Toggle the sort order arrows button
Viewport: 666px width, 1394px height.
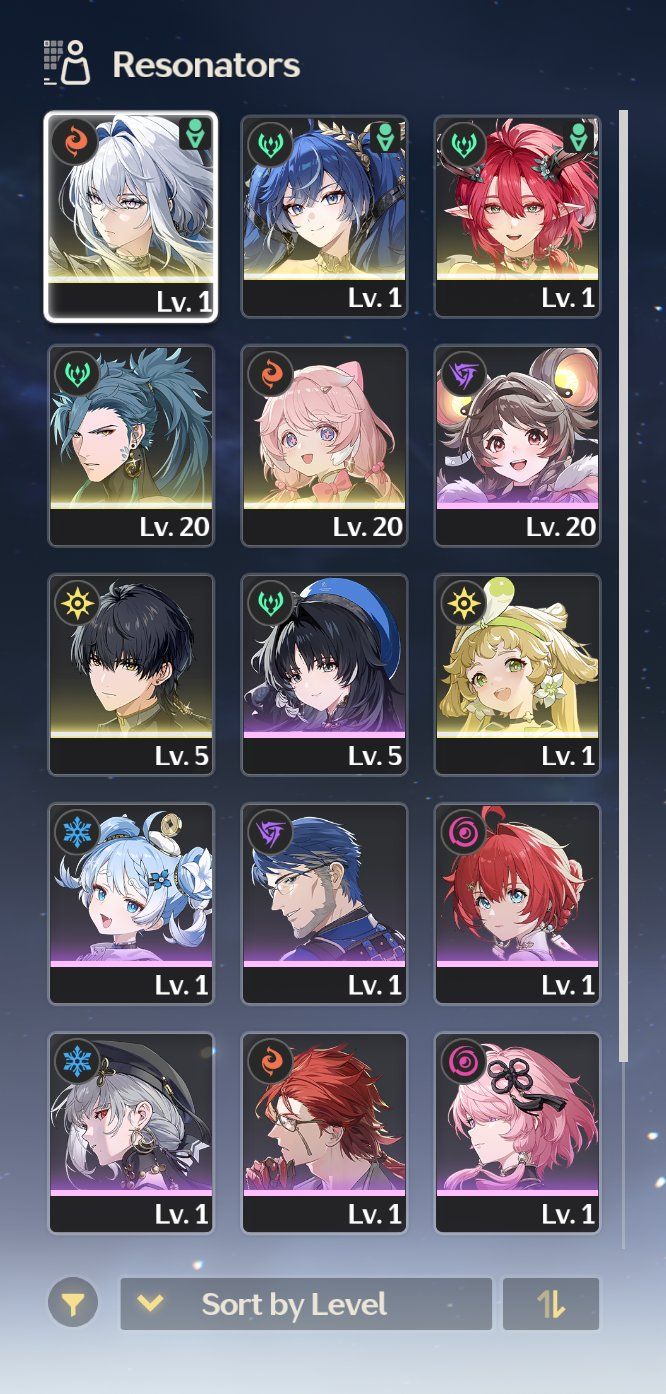551,1304
